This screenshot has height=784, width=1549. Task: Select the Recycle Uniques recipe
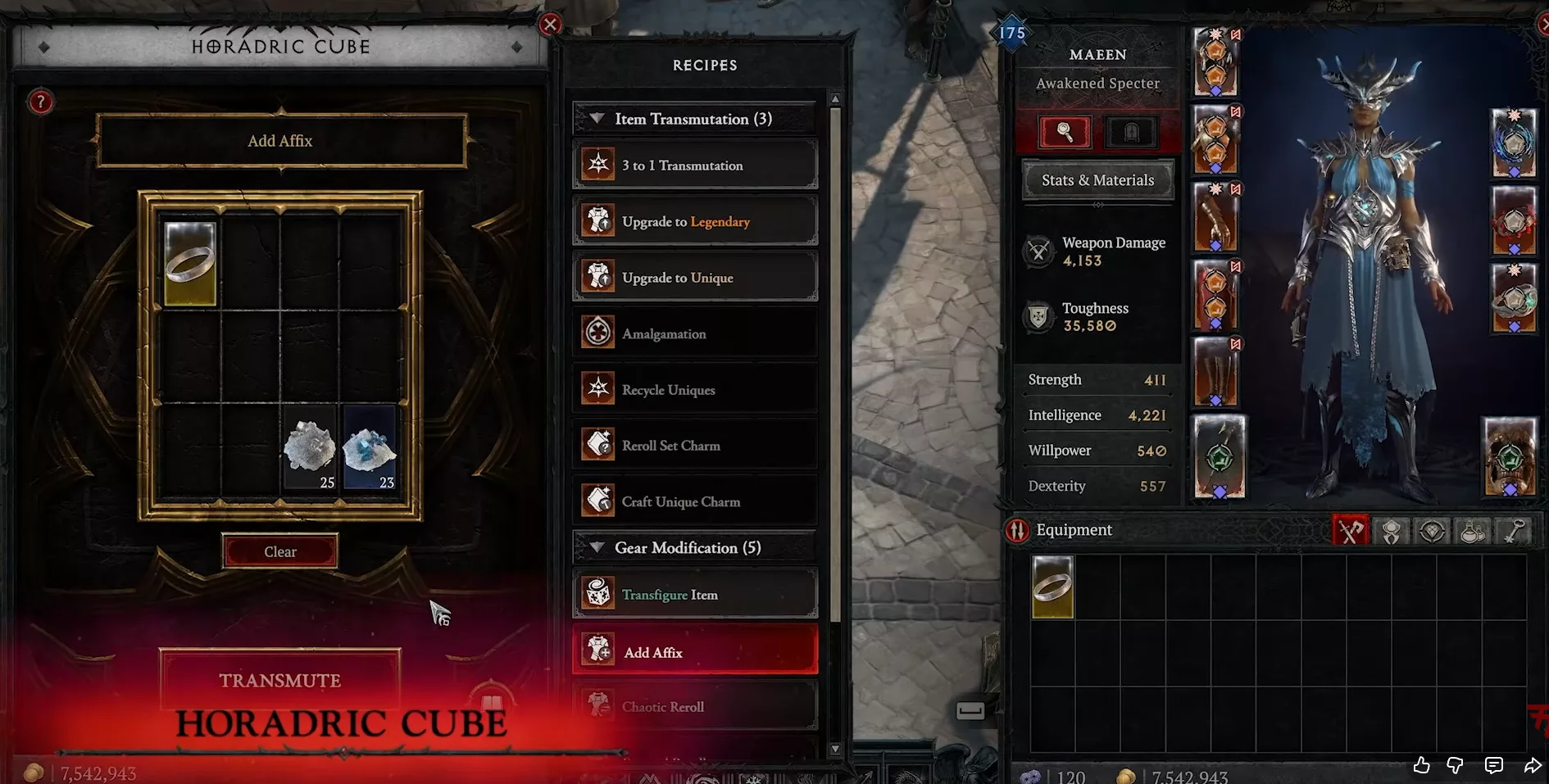pyautogui.click(x=695, y=390)
